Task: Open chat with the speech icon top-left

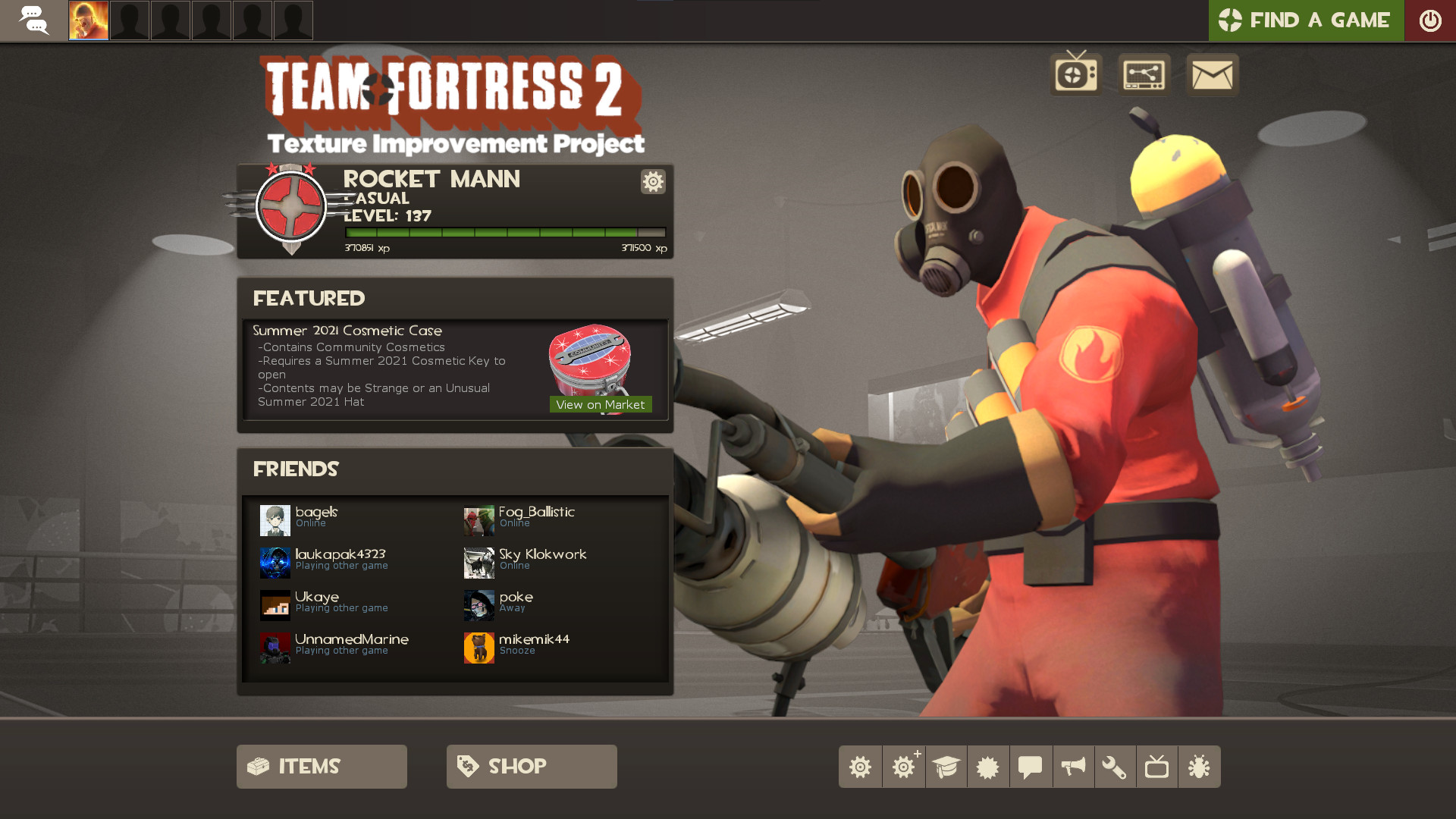Action: (34, 20)
